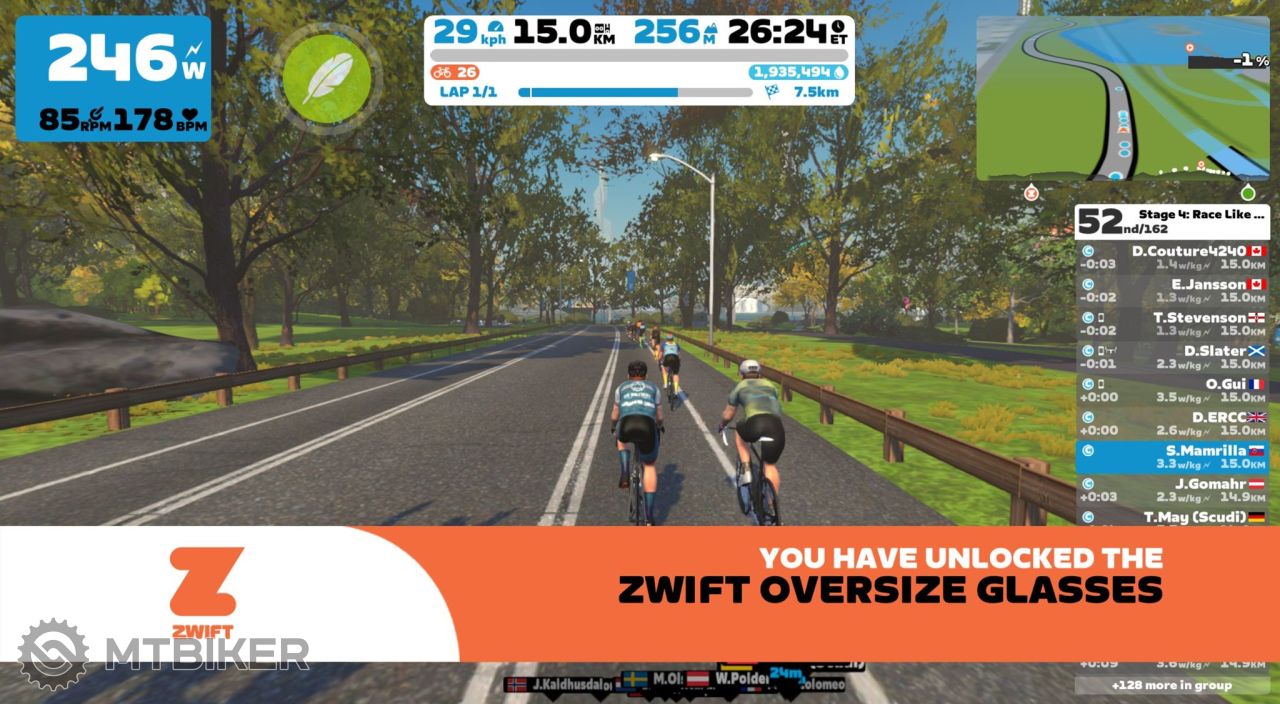Click the 52nd/162 race position header
Screen dimensions: 1280x704
pyautogui.click(x=1171, y=221)
